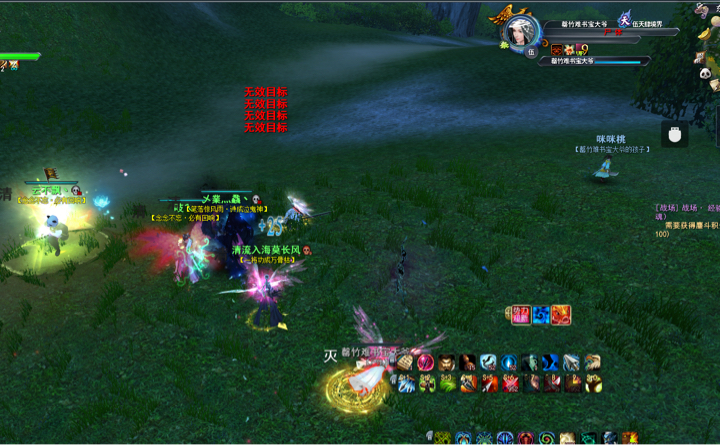This screenshot has width=720, height=445.
Task: Select the white mouse icon button
Action: click(675, 134)
